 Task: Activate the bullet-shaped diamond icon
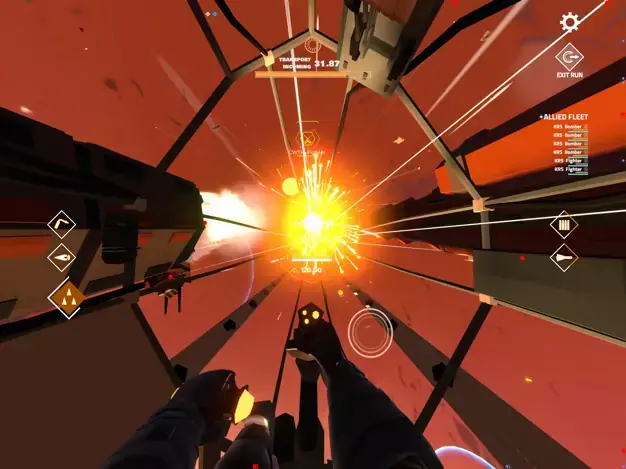(x=564, y=258)
